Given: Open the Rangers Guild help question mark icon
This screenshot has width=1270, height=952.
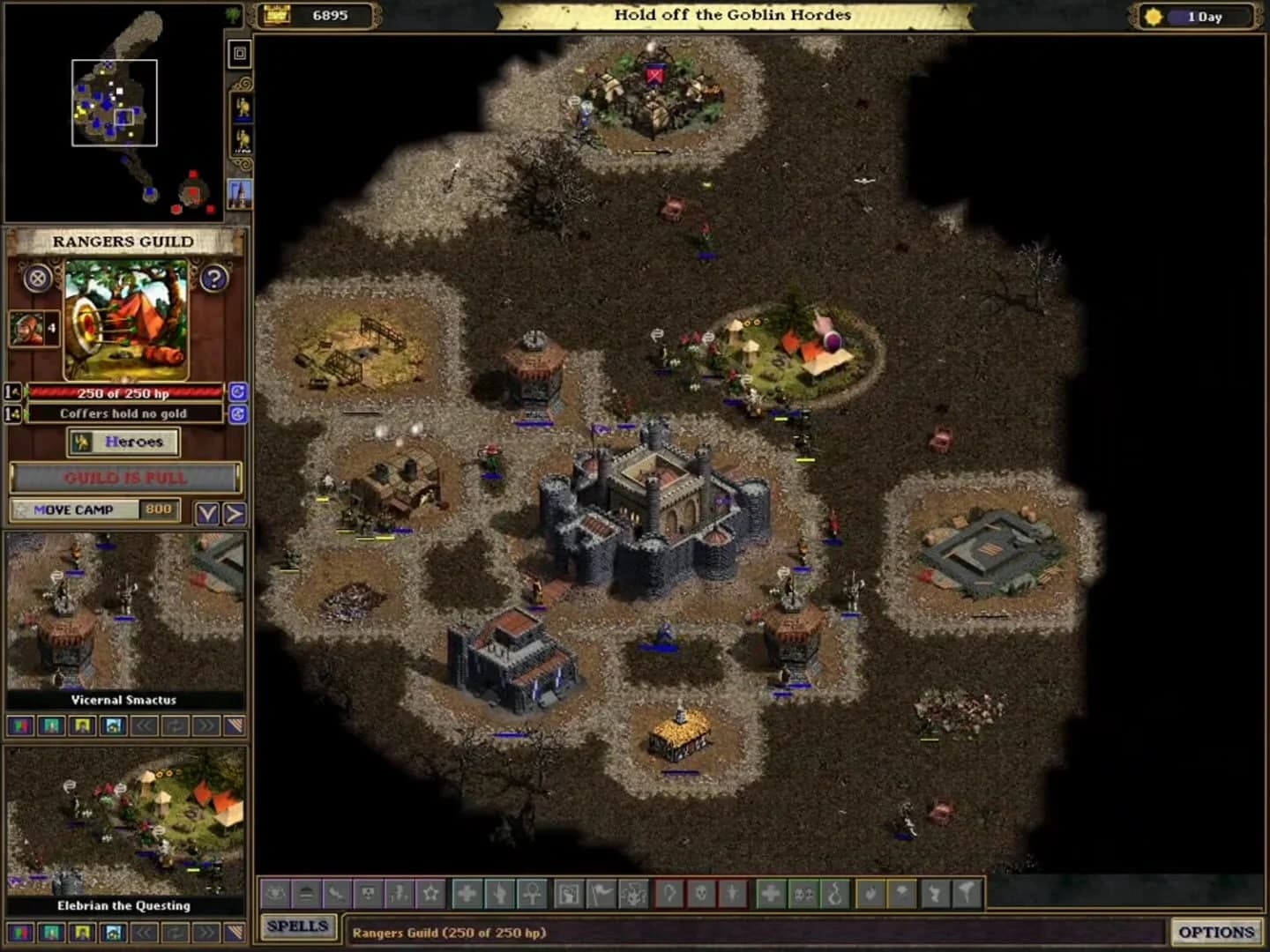Looking at the screenshot, I should (x=213, y=279).
